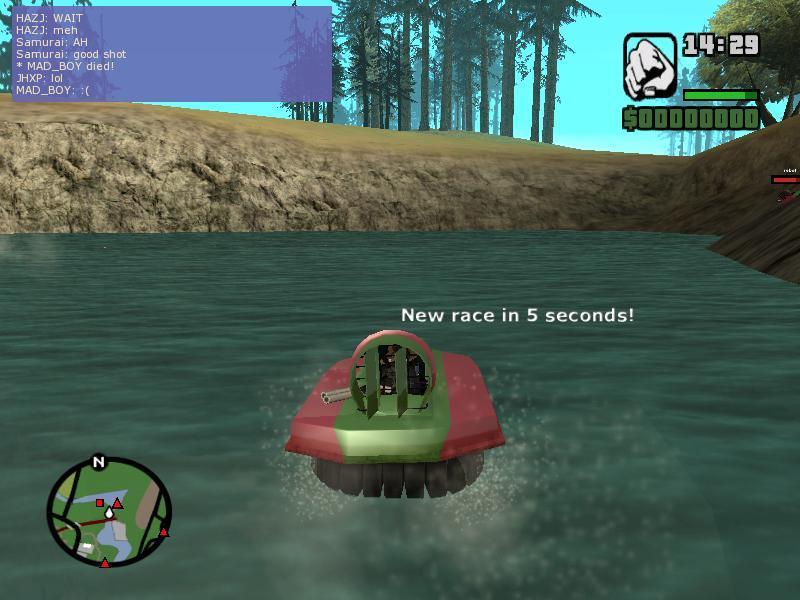The height and width of the screenshot is (600, 800).
Task: Open the circular radar minimap
Action: tap(109, 512)
